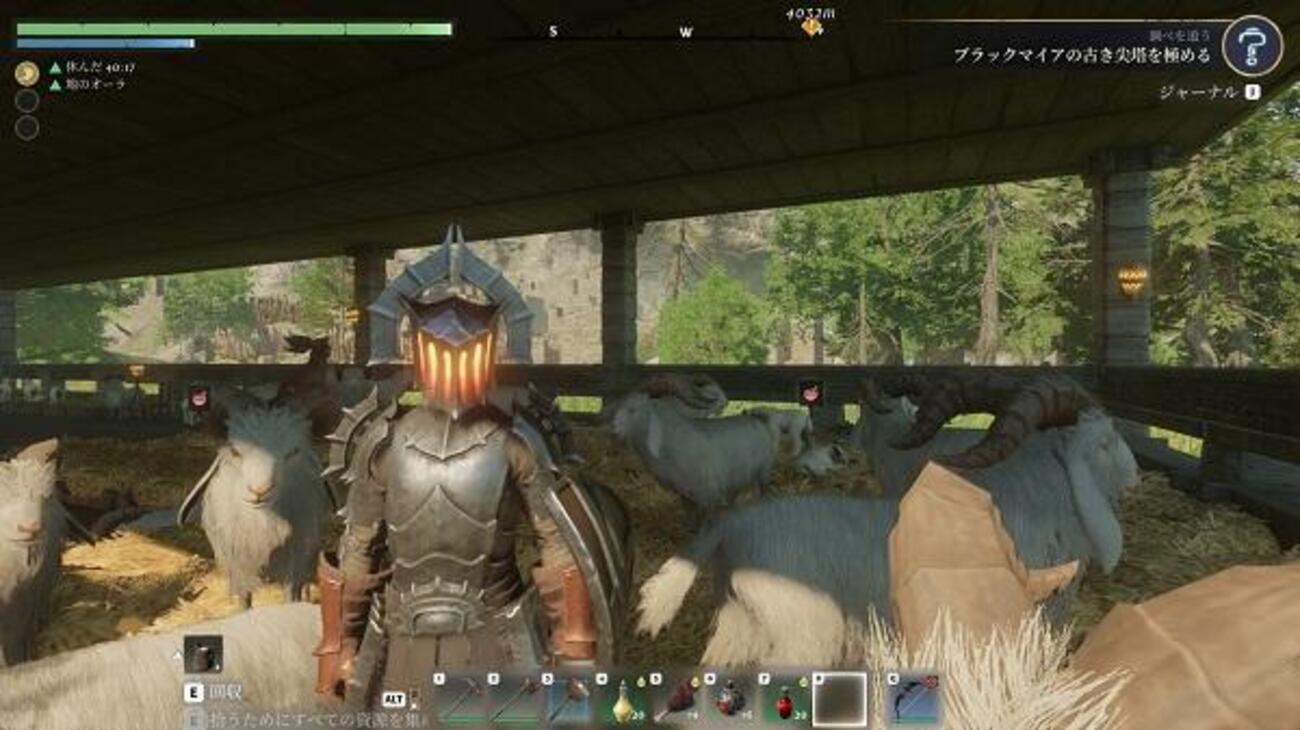Click the pickup item icon above 回収
Image resolution: width=1300 pixels, height=730 pixels.
click(203, 655)
